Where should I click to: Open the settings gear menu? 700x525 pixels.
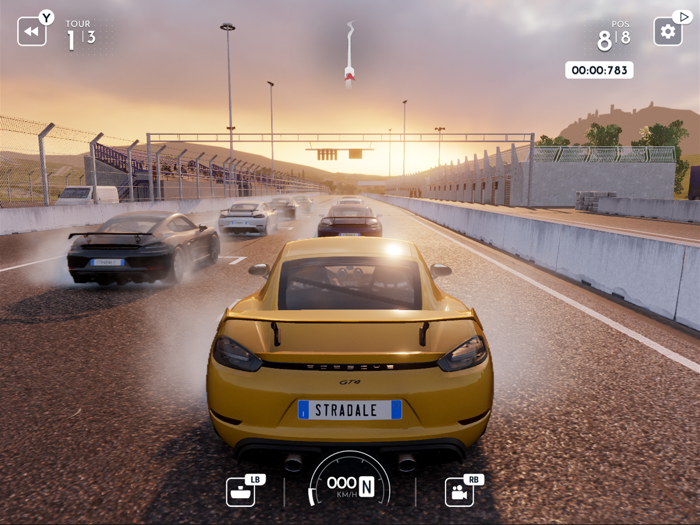point(667,31)
